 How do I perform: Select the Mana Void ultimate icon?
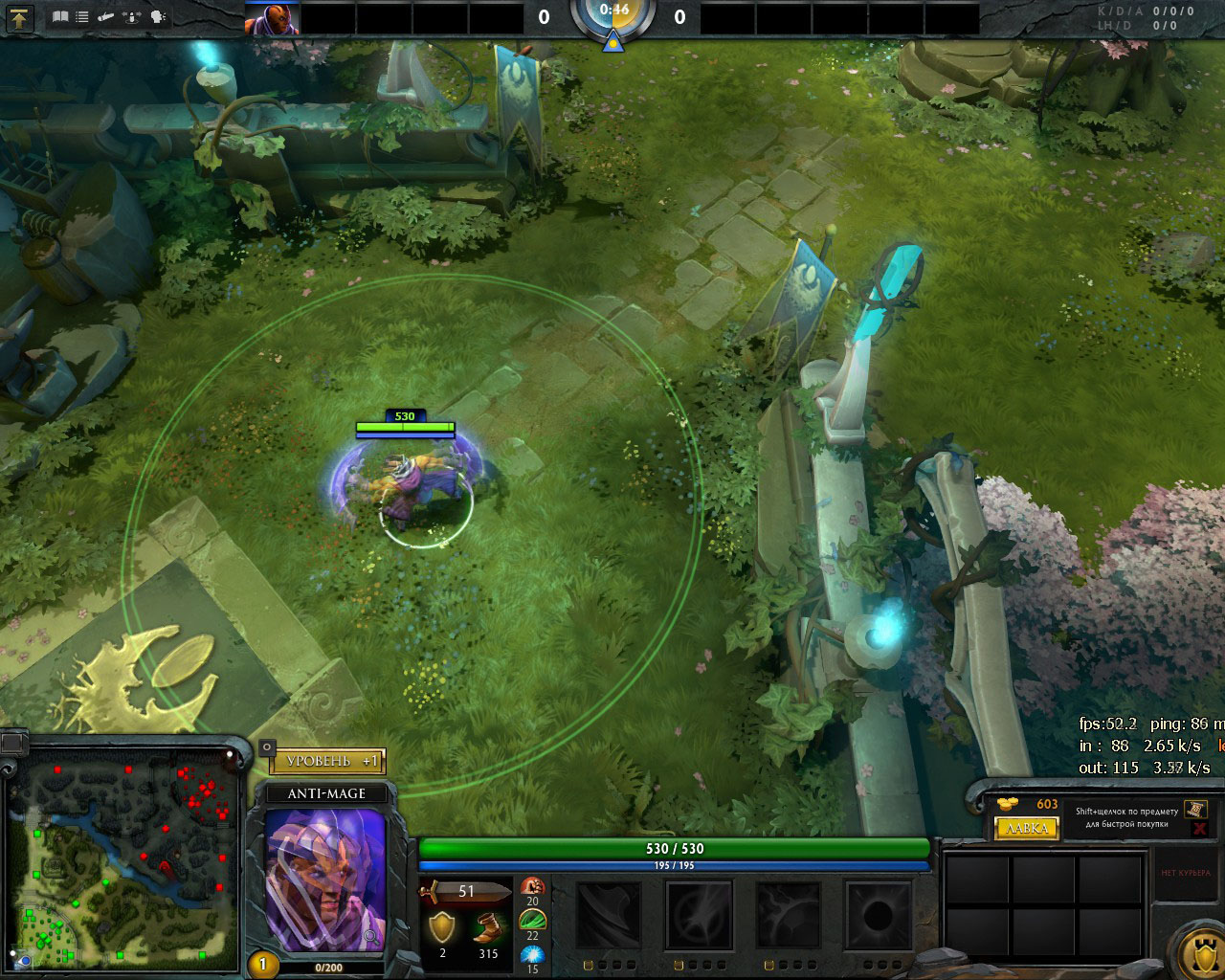878,916
